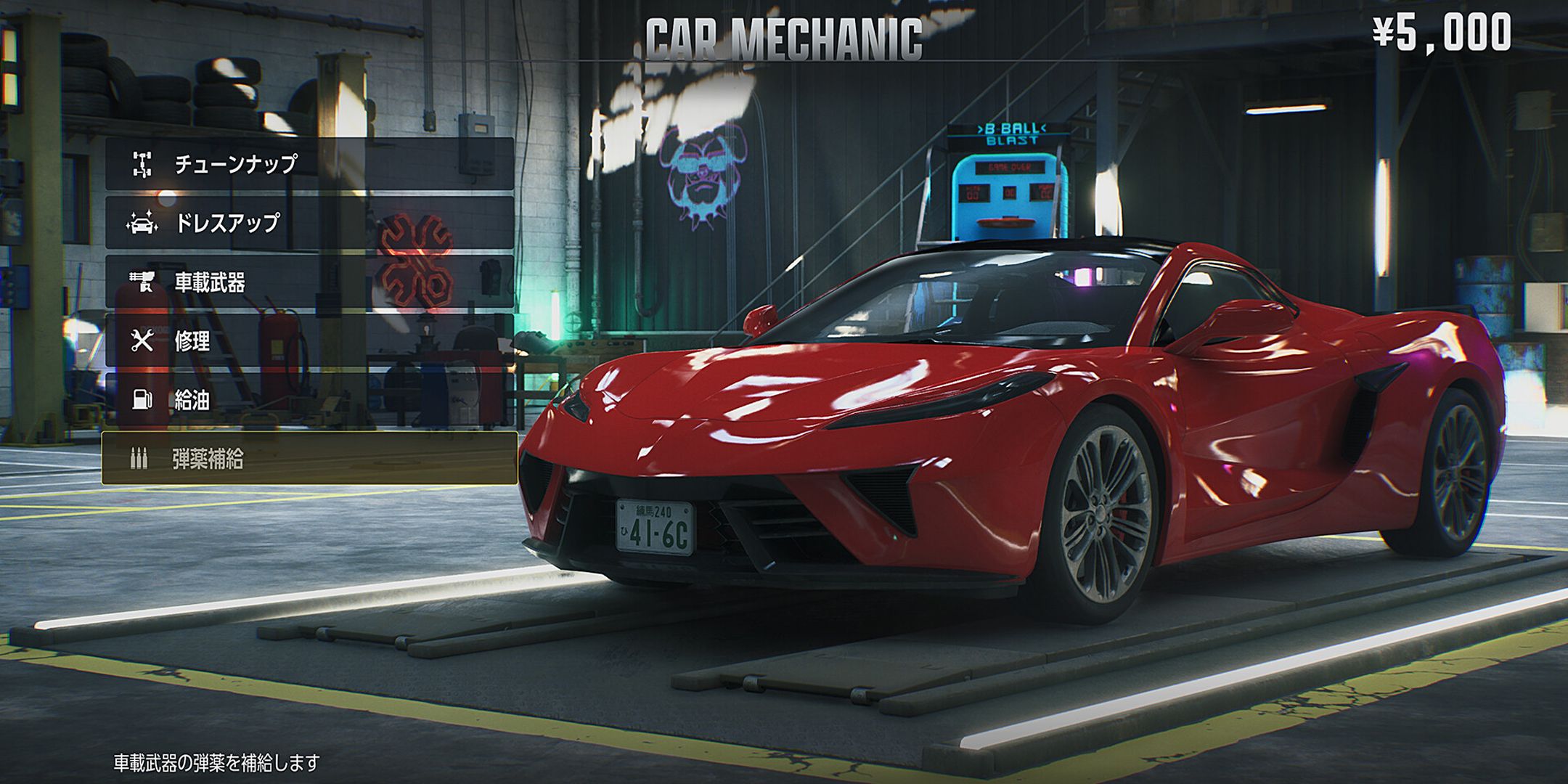Click the sparkling car Dress-up icon

click(x=142, y=221)
